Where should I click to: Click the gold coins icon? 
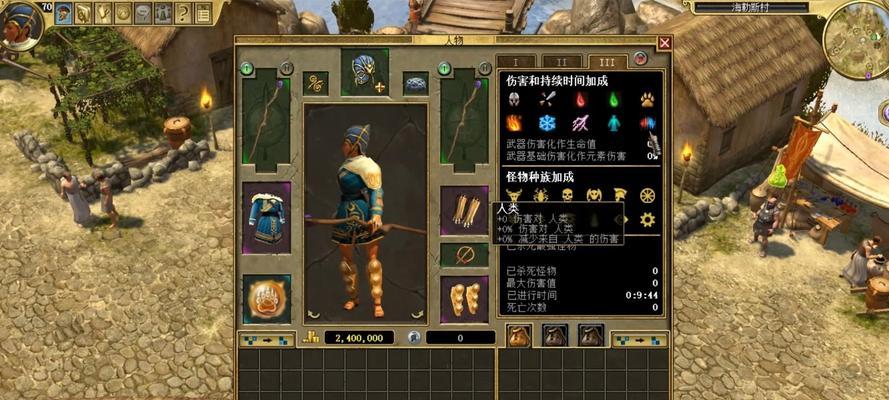[311, 338]
